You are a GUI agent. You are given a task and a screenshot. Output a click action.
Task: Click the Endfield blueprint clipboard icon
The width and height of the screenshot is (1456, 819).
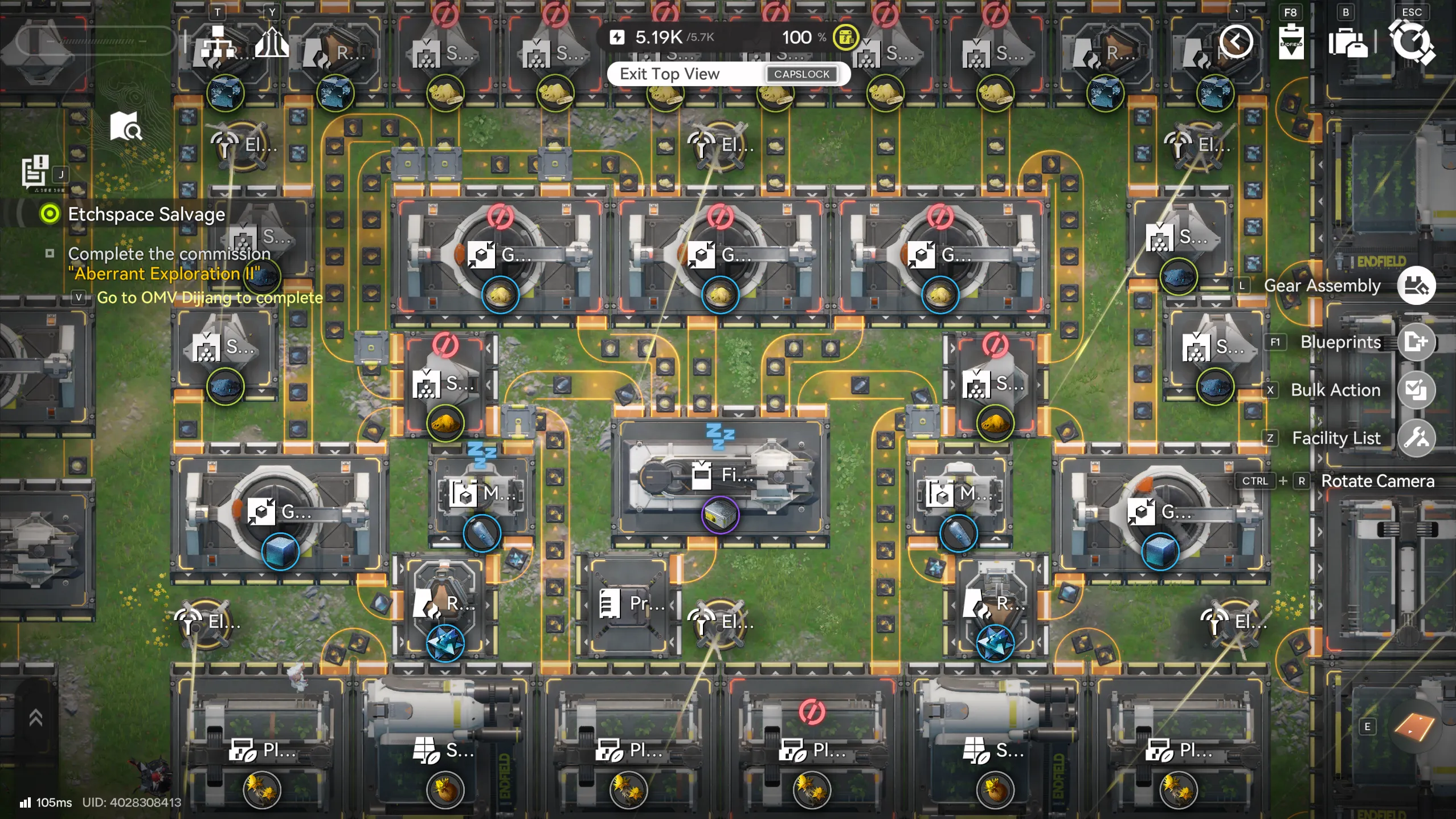click(x=1292, y=43)
